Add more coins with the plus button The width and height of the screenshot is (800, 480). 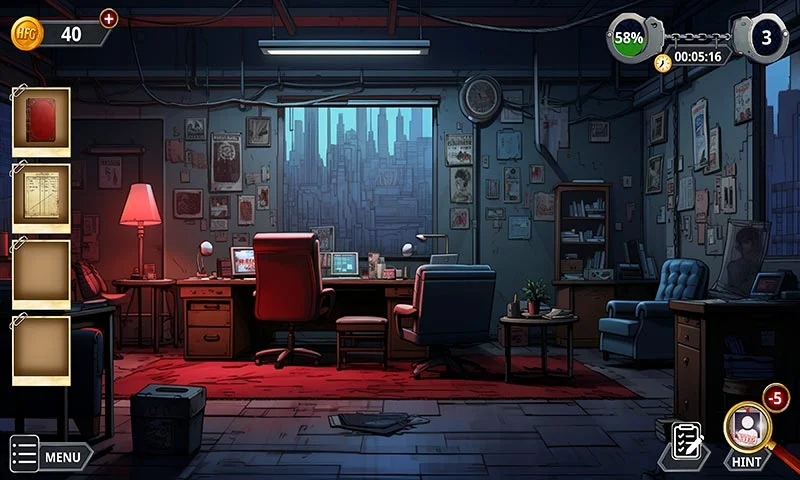click(109, 18)
